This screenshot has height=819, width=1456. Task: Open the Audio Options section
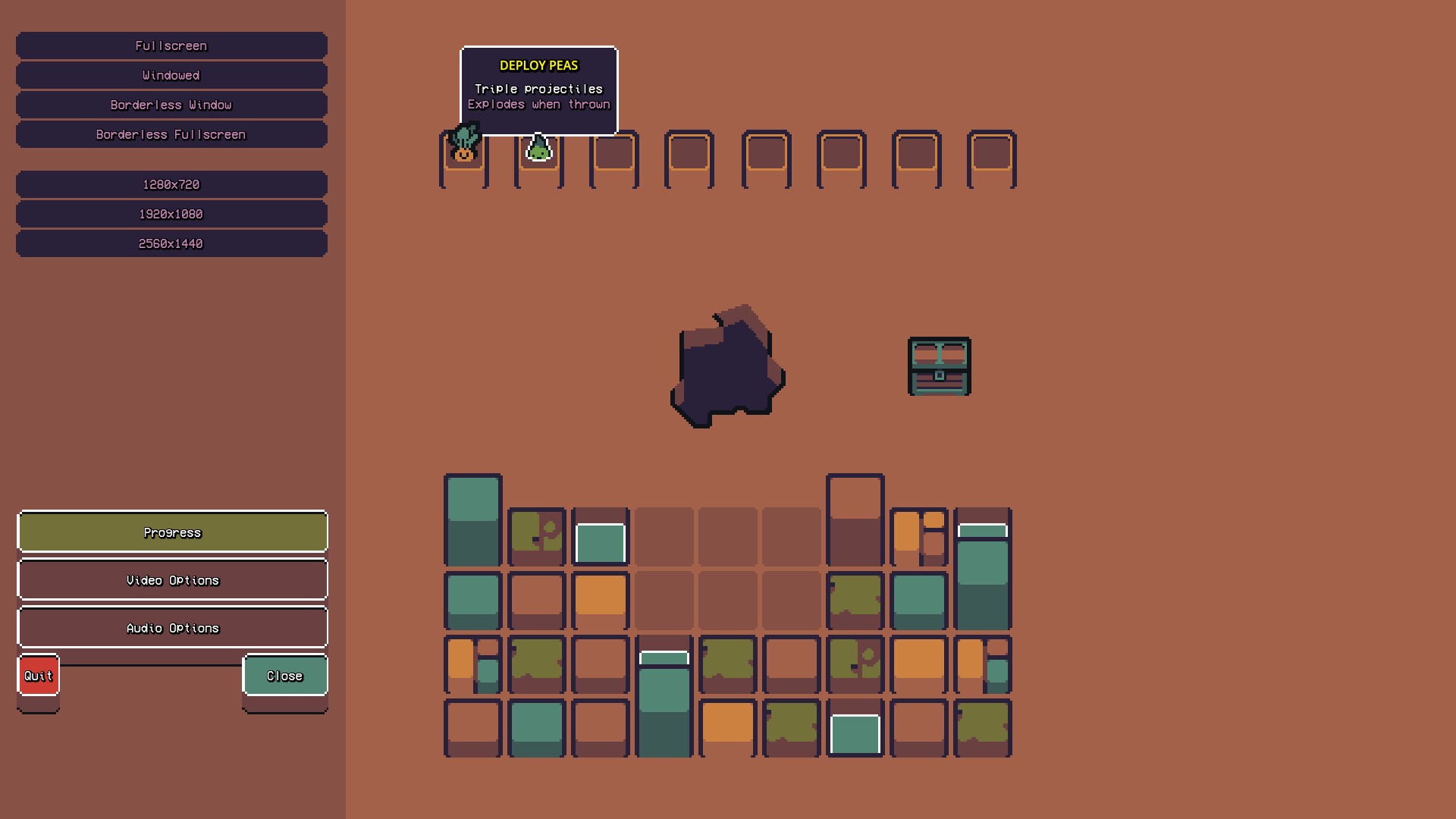click(172, 627)
